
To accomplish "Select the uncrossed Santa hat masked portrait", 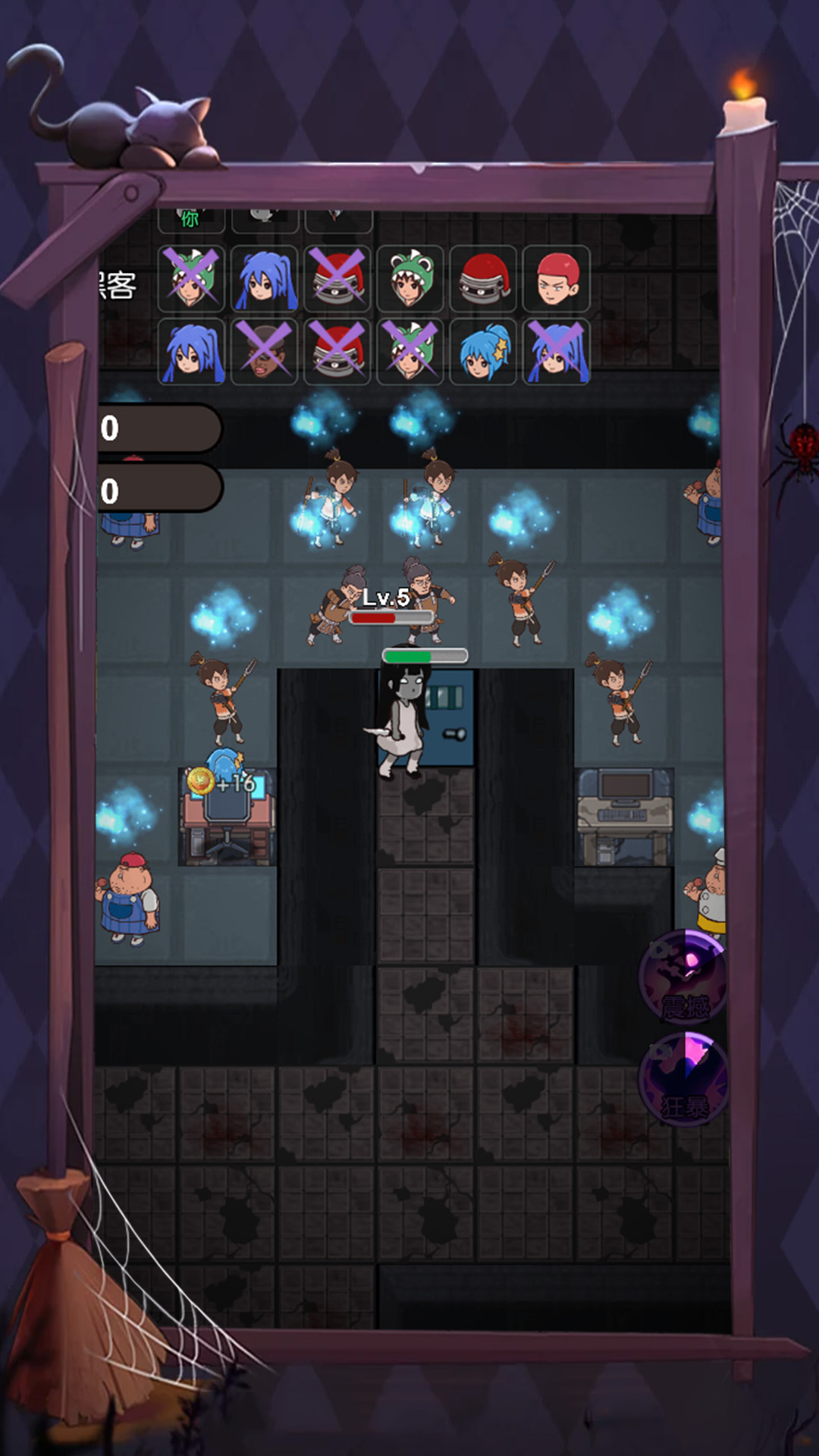I will 484,279.
